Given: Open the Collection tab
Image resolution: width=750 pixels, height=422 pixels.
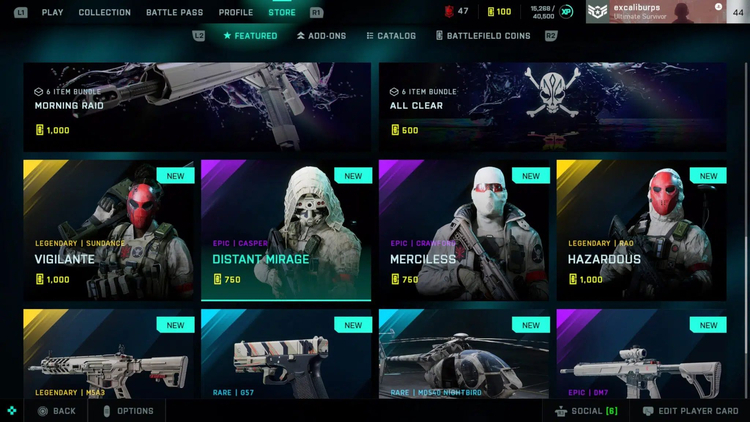Looking at the screenshot, I should click(105, 12).
